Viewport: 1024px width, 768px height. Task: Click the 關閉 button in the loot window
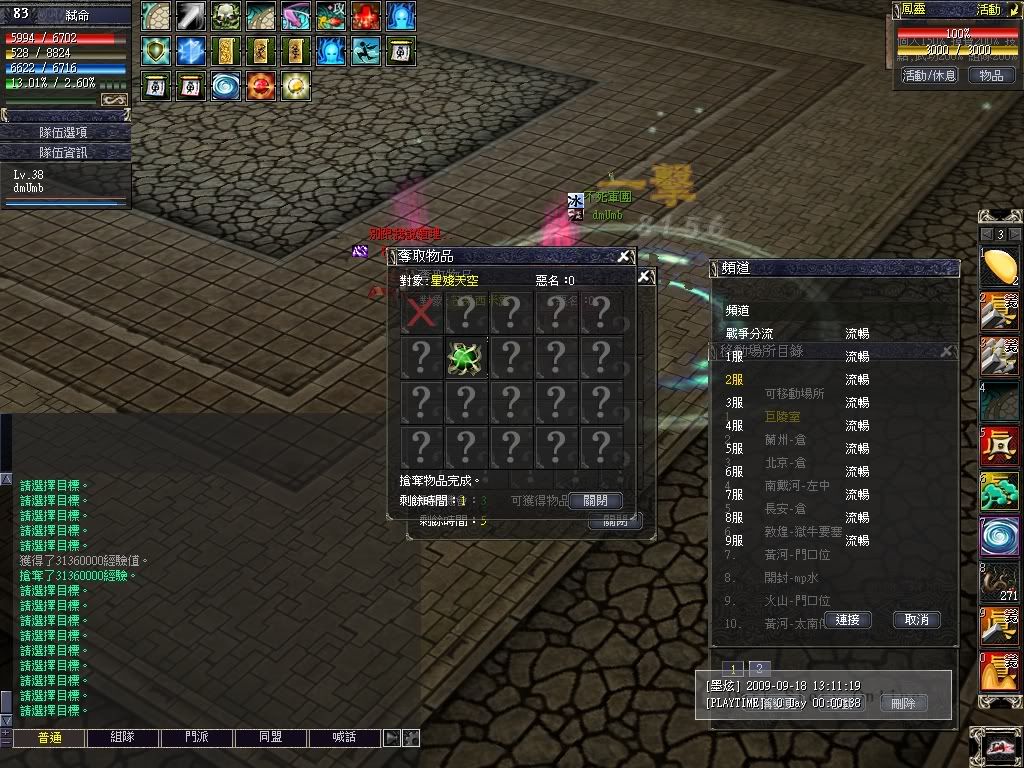[595, 500]
